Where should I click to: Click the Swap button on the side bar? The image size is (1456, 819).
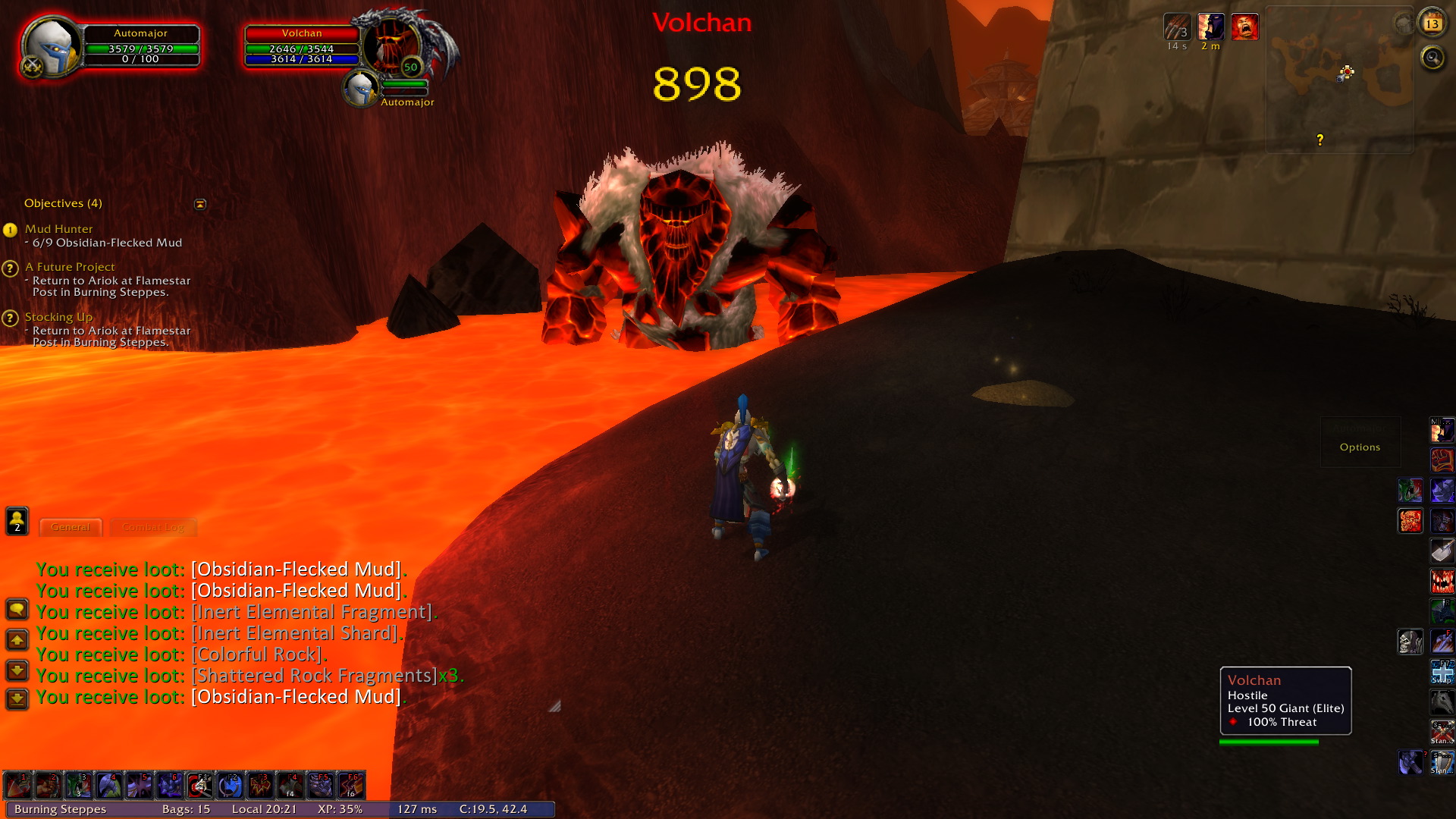point(1442,672)
